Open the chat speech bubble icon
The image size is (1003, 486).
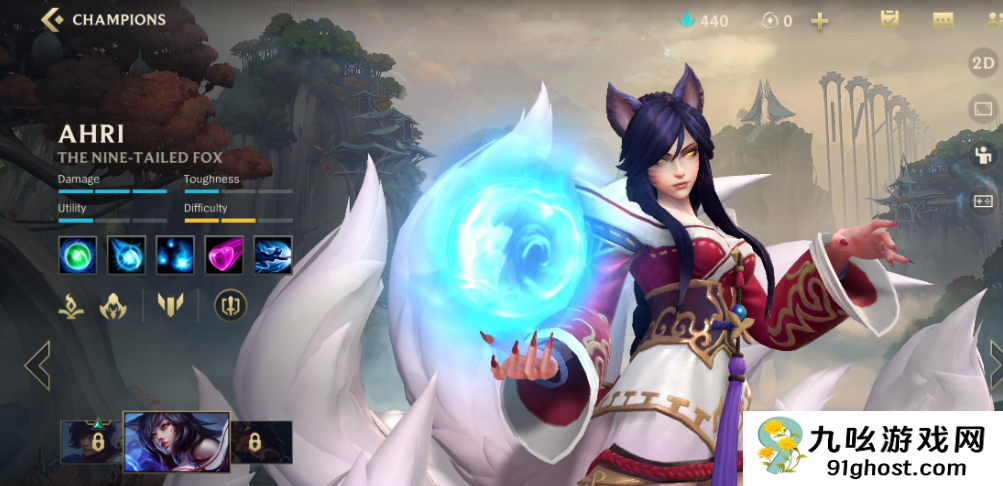point(943,20)
